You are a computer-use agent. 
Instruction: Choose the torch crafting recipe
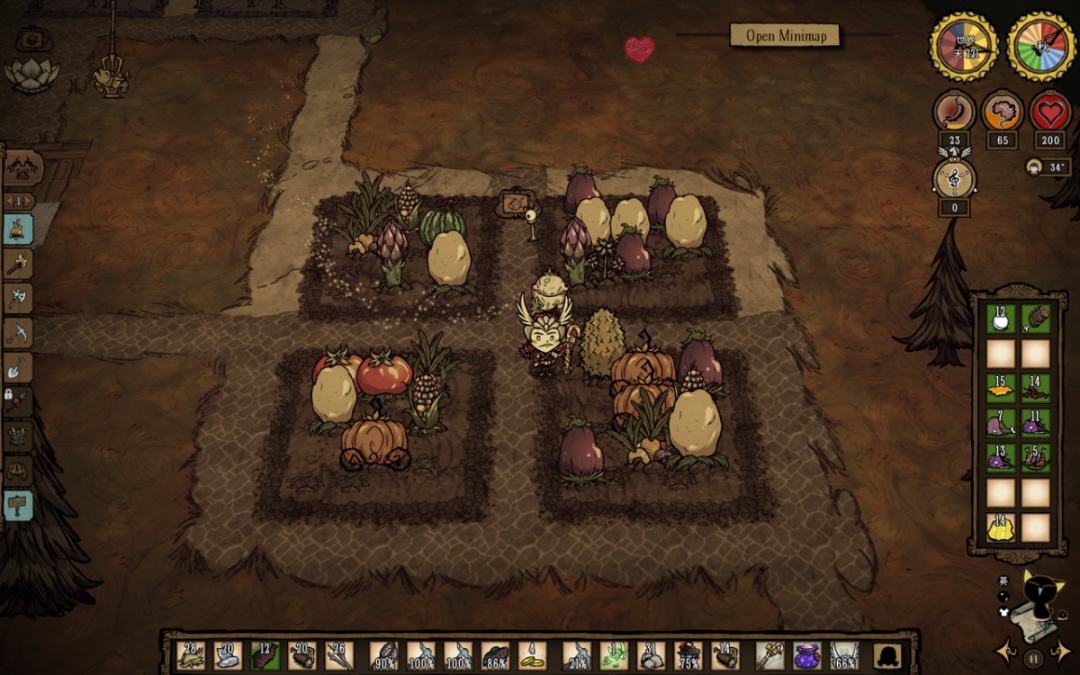click(19, 264)
